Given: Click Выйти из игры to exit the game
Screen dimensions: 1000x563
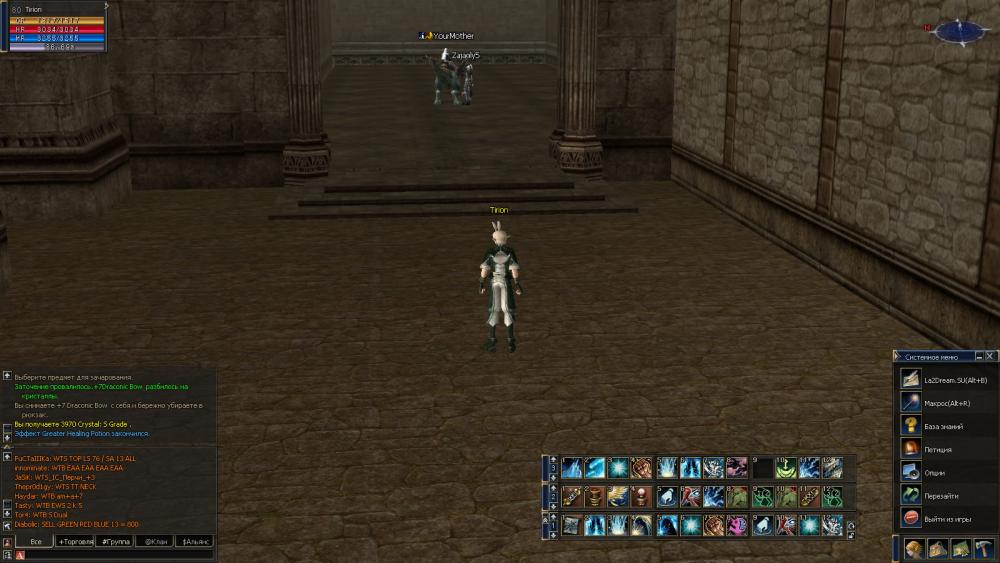Looking at the screenshot, I should 942,518.
